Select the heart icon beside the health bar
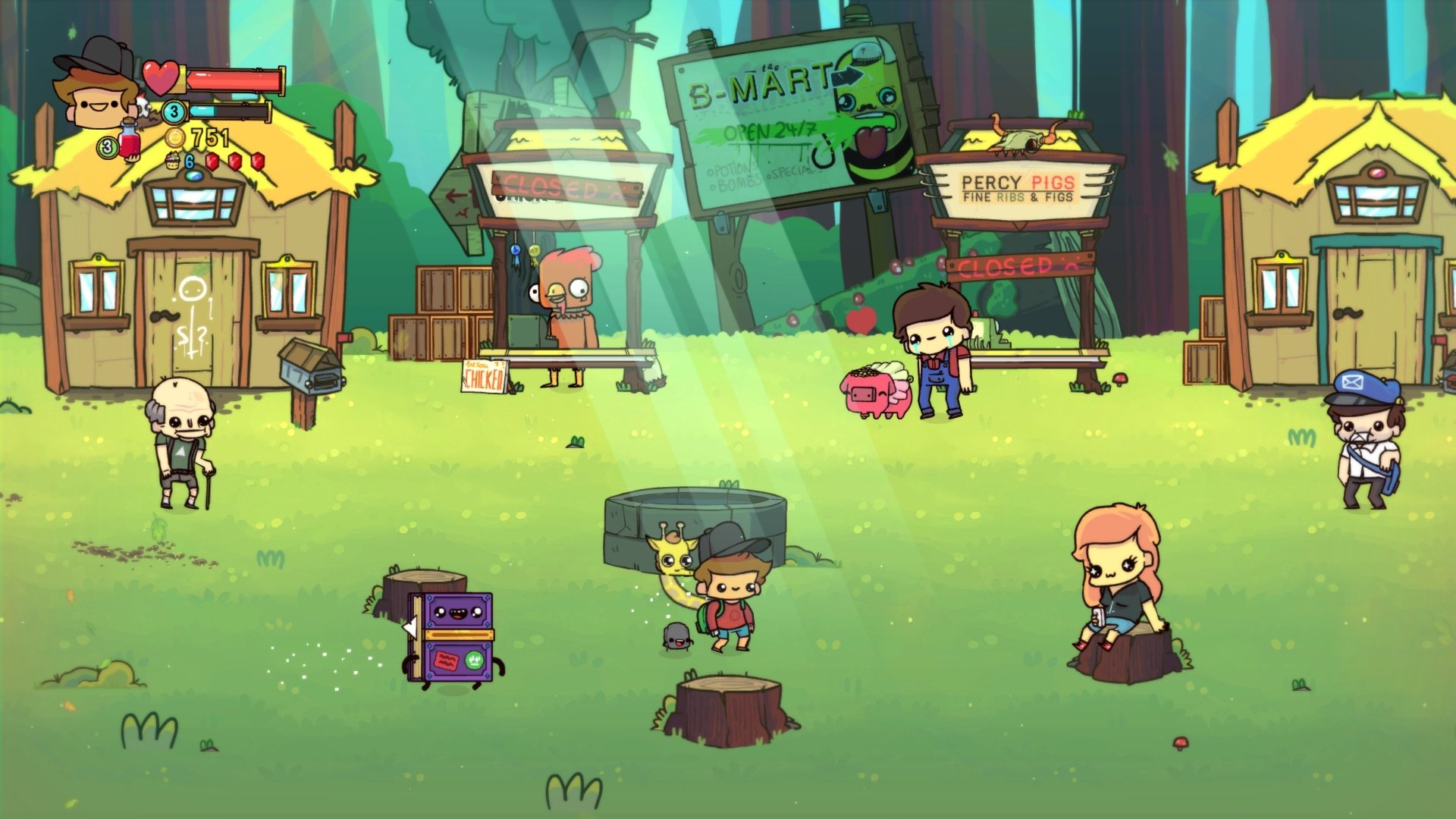This screenshot has width=1456, height=819. pos(159,76)
